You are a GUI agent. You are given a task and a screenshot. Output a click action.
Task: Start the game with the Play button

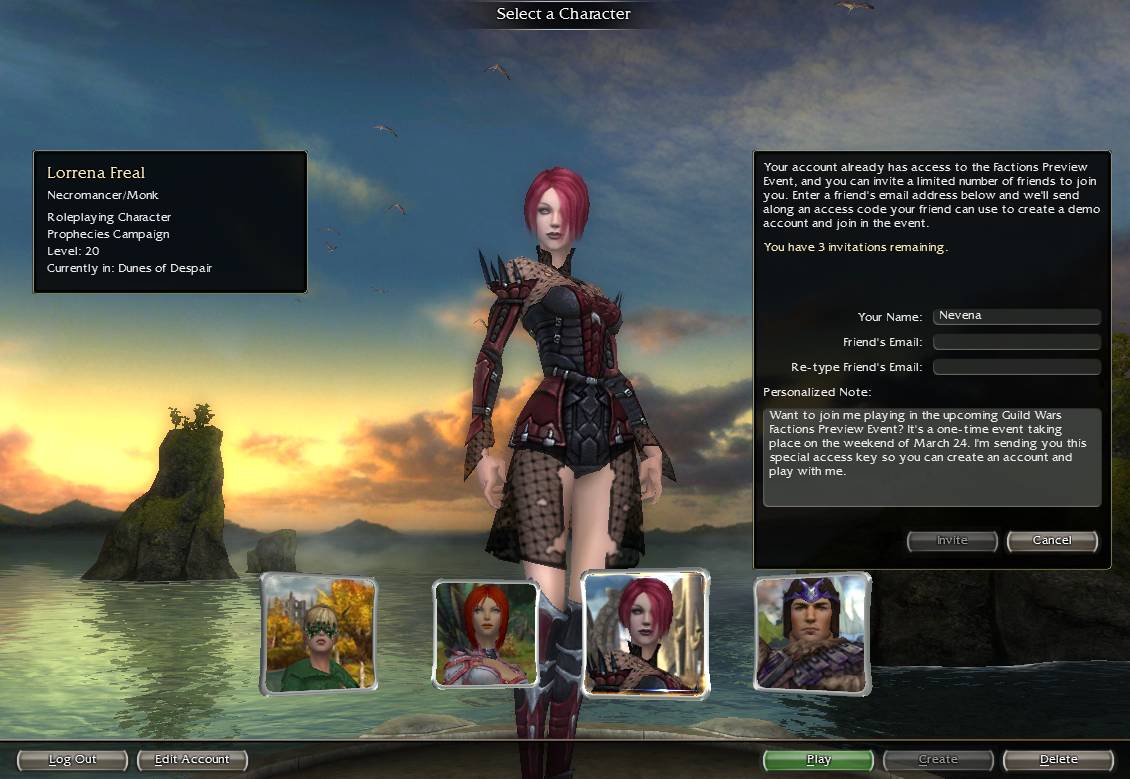click(818, 760)
